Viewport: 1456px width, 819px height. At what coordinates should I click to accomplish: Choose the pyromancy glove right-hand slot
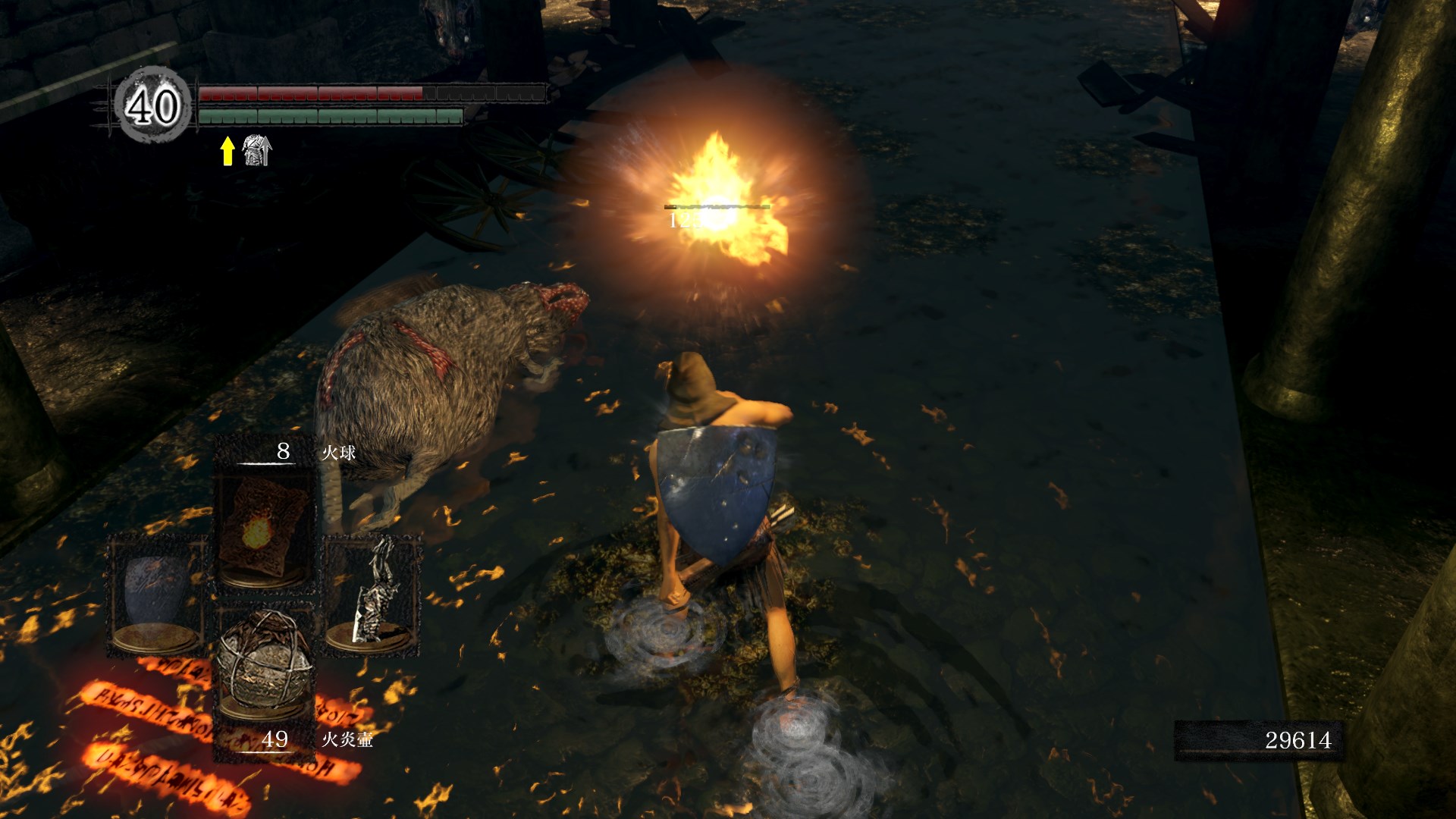pyautogui.click(x=373, y=595)
